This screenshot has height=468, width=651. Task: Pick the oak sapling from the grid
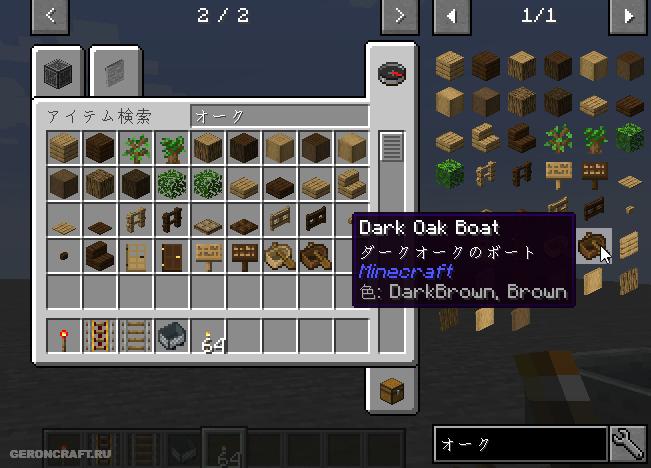(134, 150)
